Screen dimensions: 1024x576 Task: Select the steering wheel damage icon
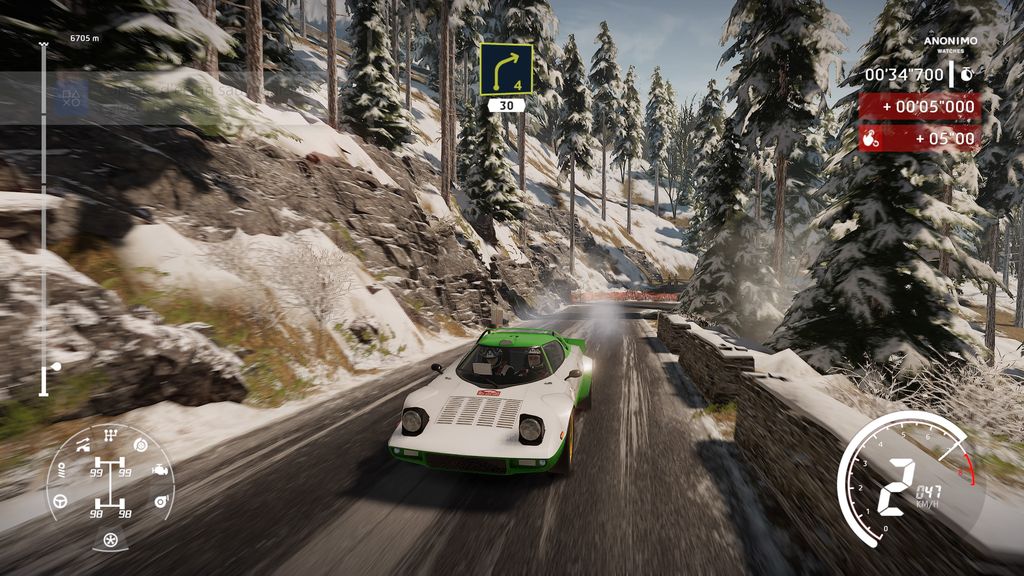click(60, 500)
